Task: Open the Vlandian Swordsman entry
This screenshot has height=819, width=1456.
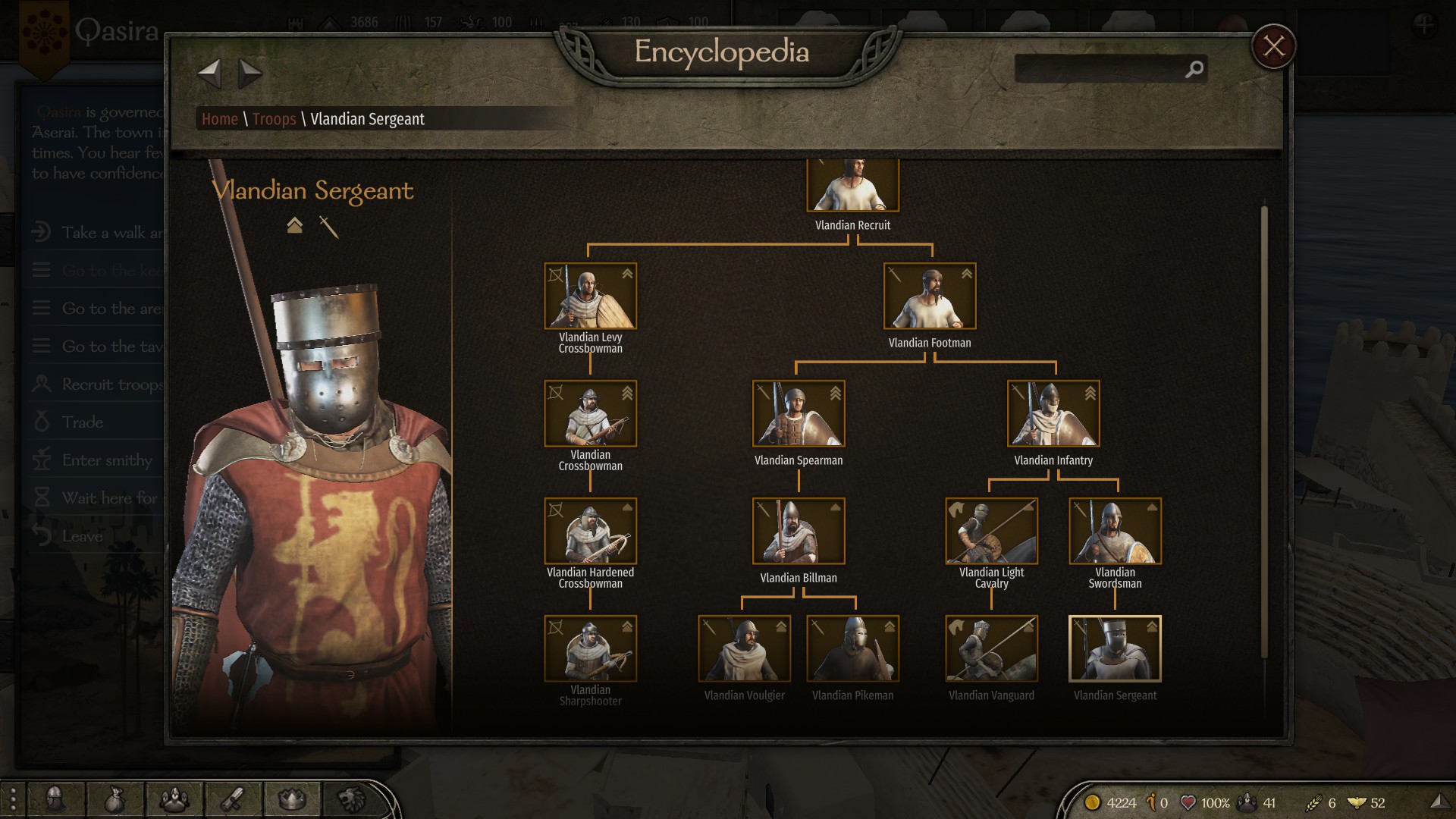Action: (1115, 531)
